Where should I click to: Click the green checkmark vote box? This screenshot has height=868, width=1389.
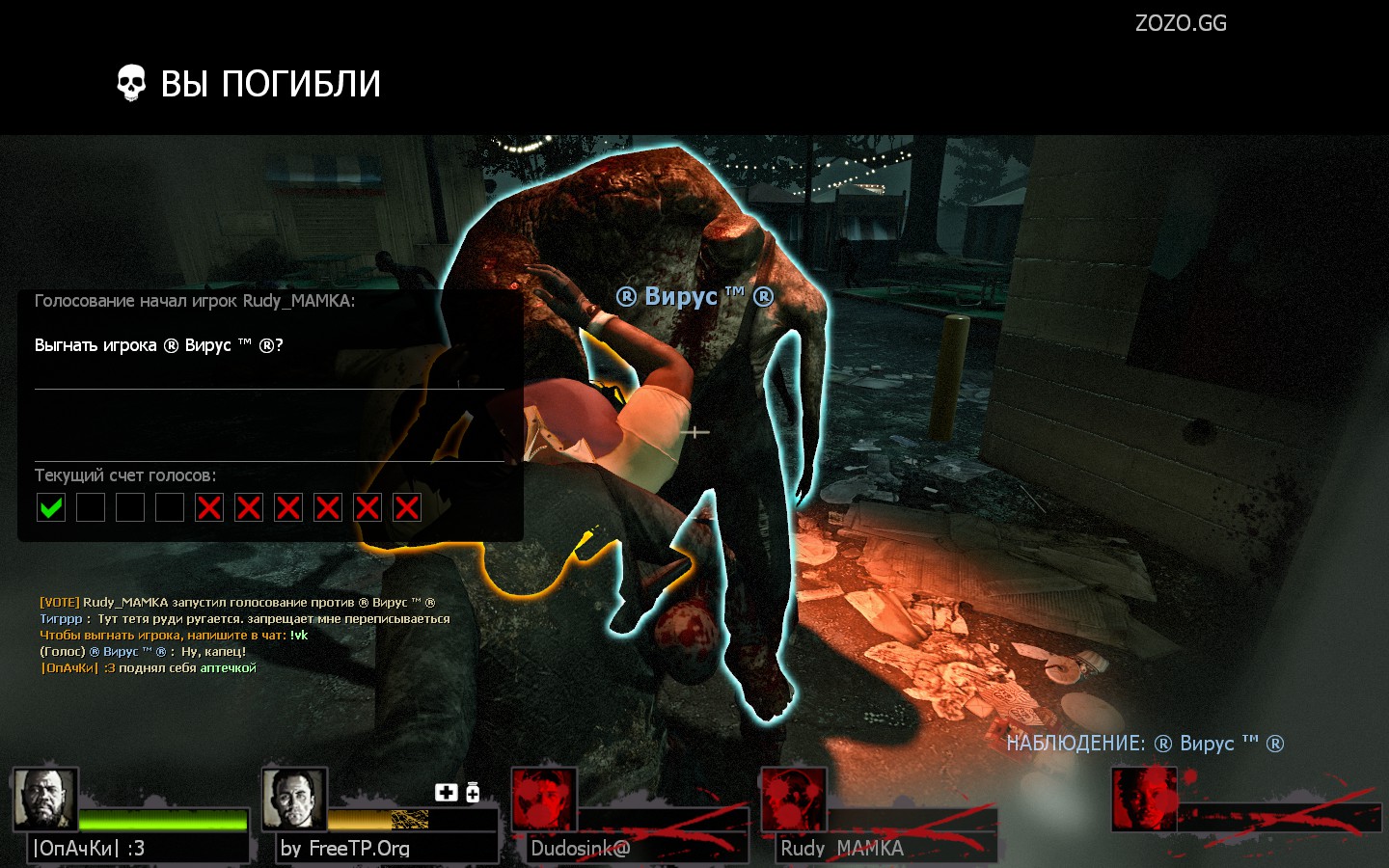pos(51,507)
